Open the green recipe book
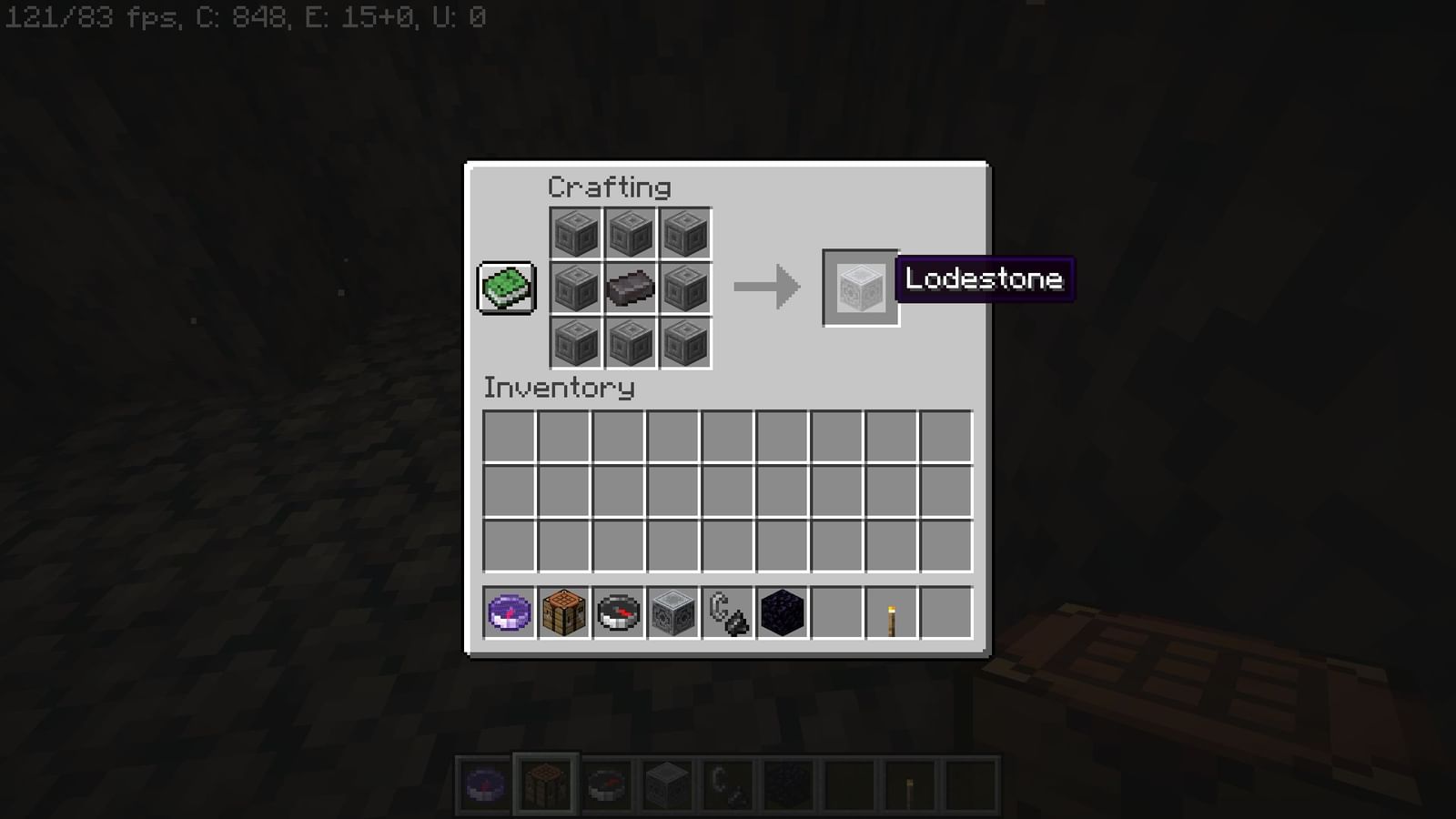The height and width of the screenshot is (819, 1456). point(506,287)
